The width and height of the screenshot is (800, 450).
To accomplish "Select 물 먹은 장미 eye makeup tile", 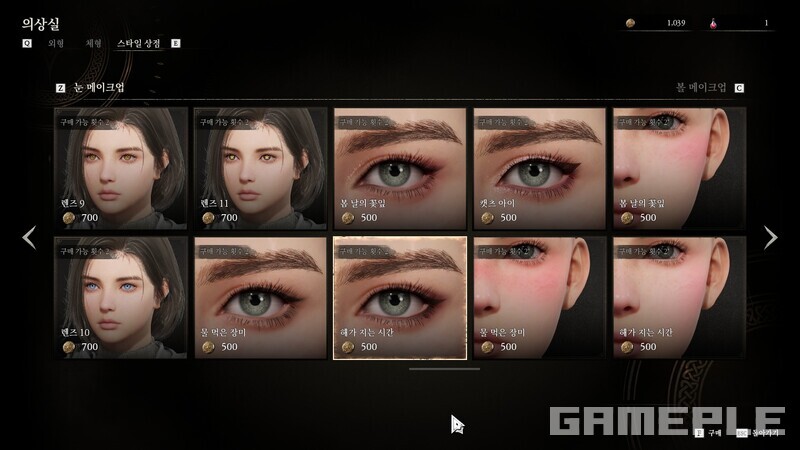I will pyautogui.click(x=260, y=297).
